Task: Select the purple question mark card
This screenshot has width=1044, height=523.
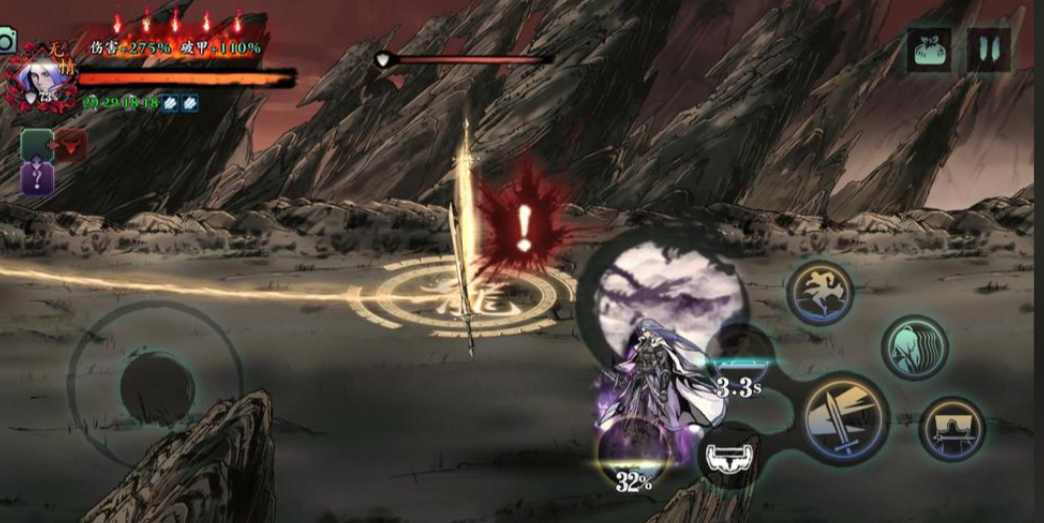Action: pyautogui.click(x=37, y=179)
